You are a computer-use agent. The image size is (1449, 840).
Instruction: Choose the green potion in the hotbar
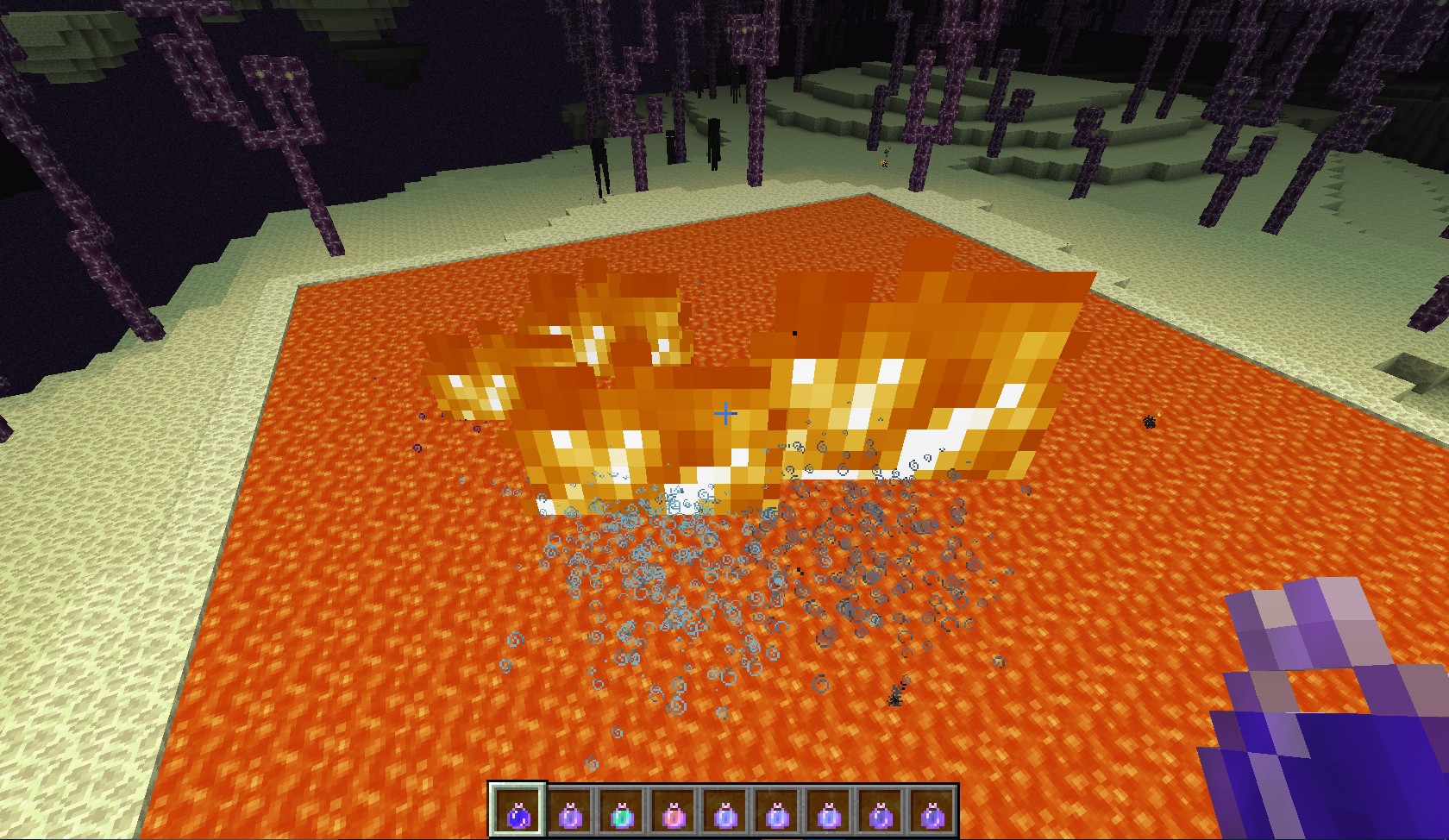(x=621, y=812)
